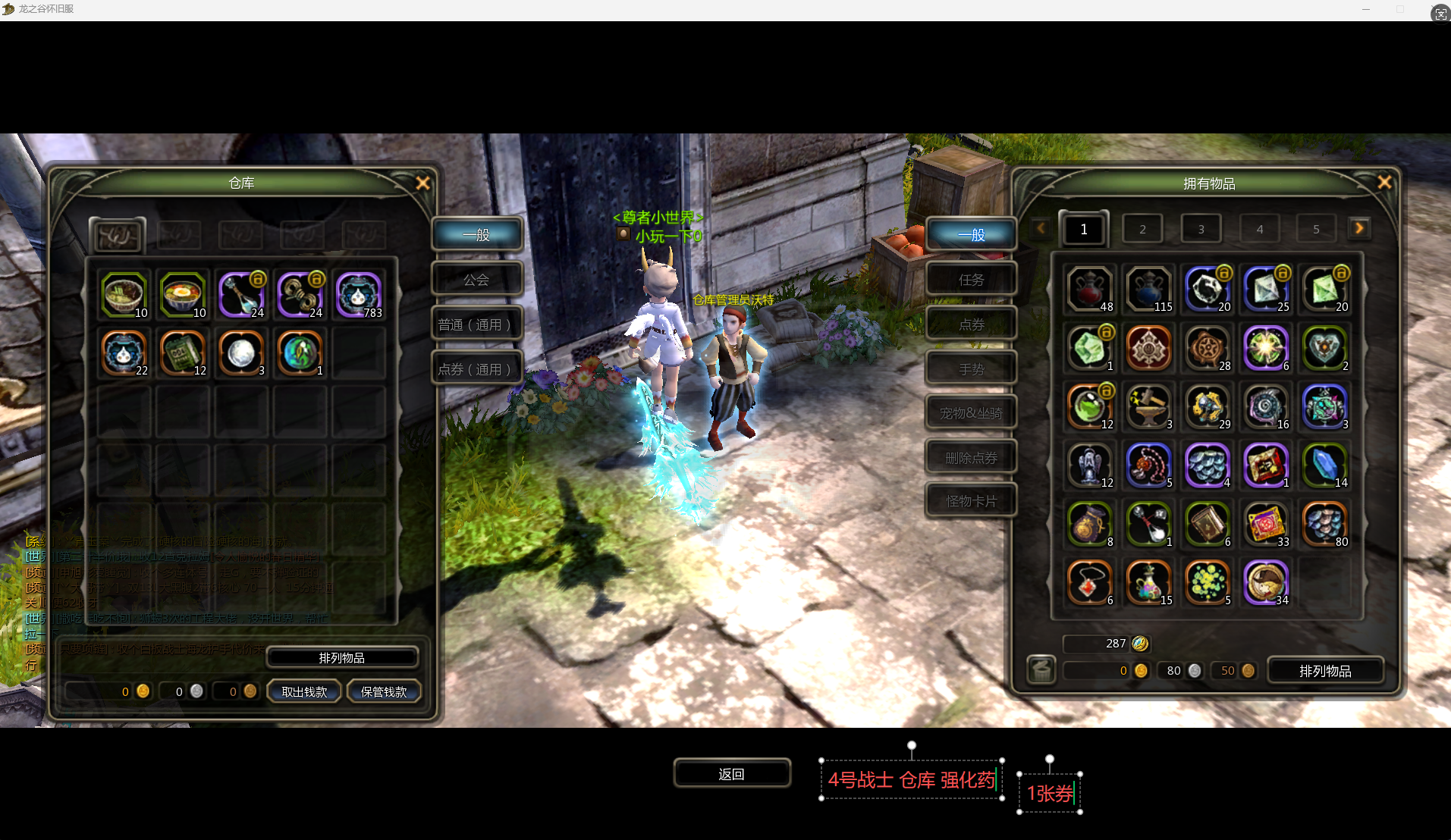Open the 点券（通用）warehouse tab
This screenshot has height=840, width=1451.
(x=476, y=369)
